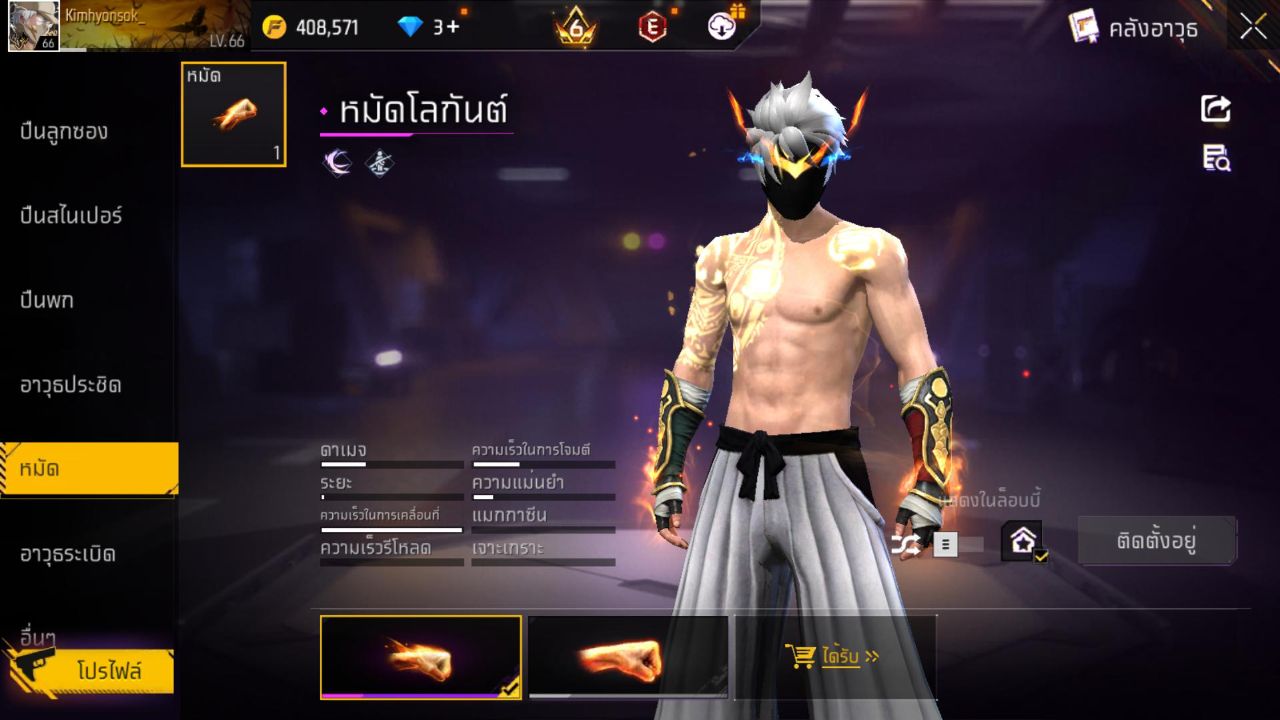1280x720 pixels.
Task: Click the character skill attribute badge
Action: pyautogui.click(x=377, y=161)
